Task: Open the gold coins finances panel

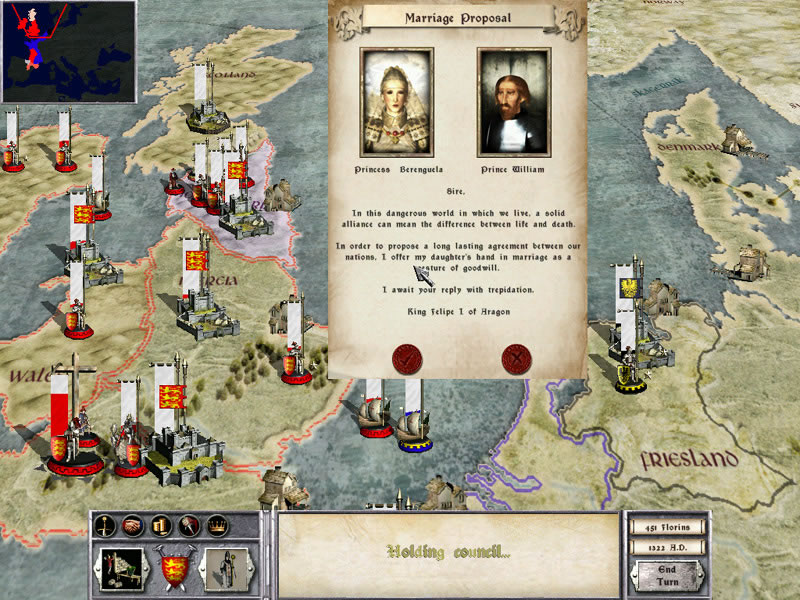Action: click(x=161, y=525)
